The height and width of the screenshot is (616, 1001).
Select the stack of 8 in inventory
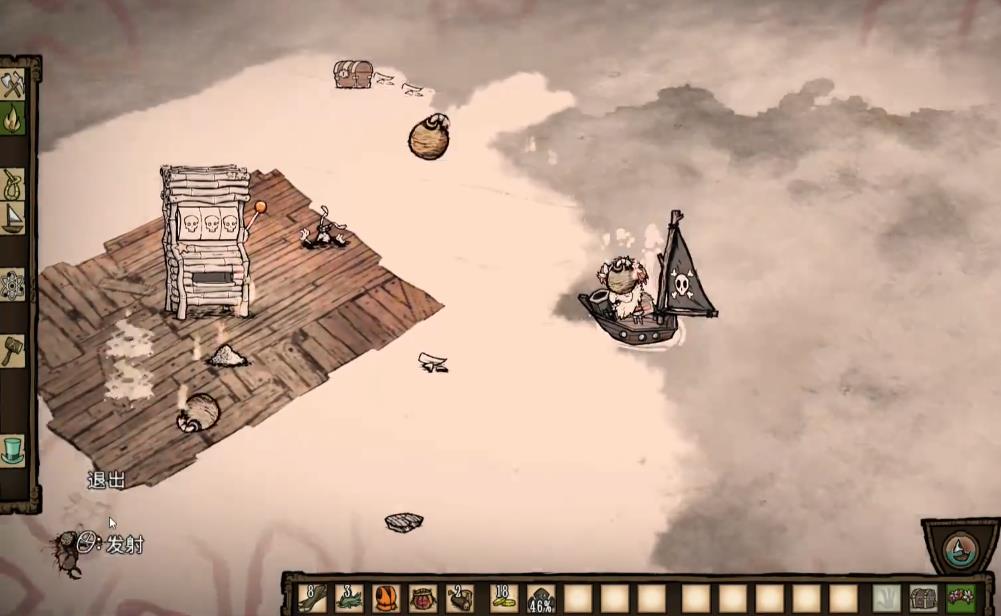point(312,598)
